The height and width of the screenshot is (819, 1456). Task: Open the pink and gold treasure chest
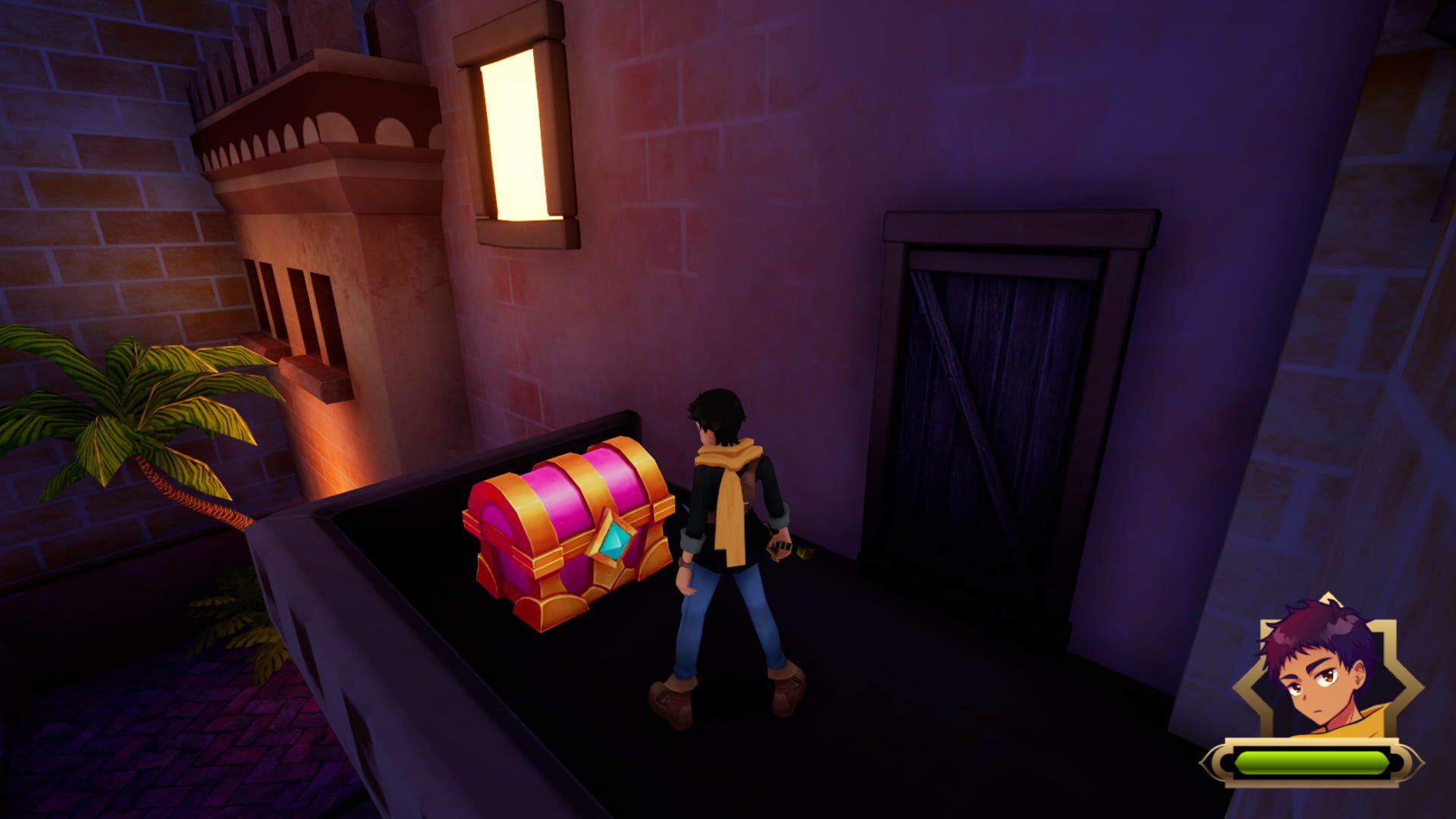[569, 531]
